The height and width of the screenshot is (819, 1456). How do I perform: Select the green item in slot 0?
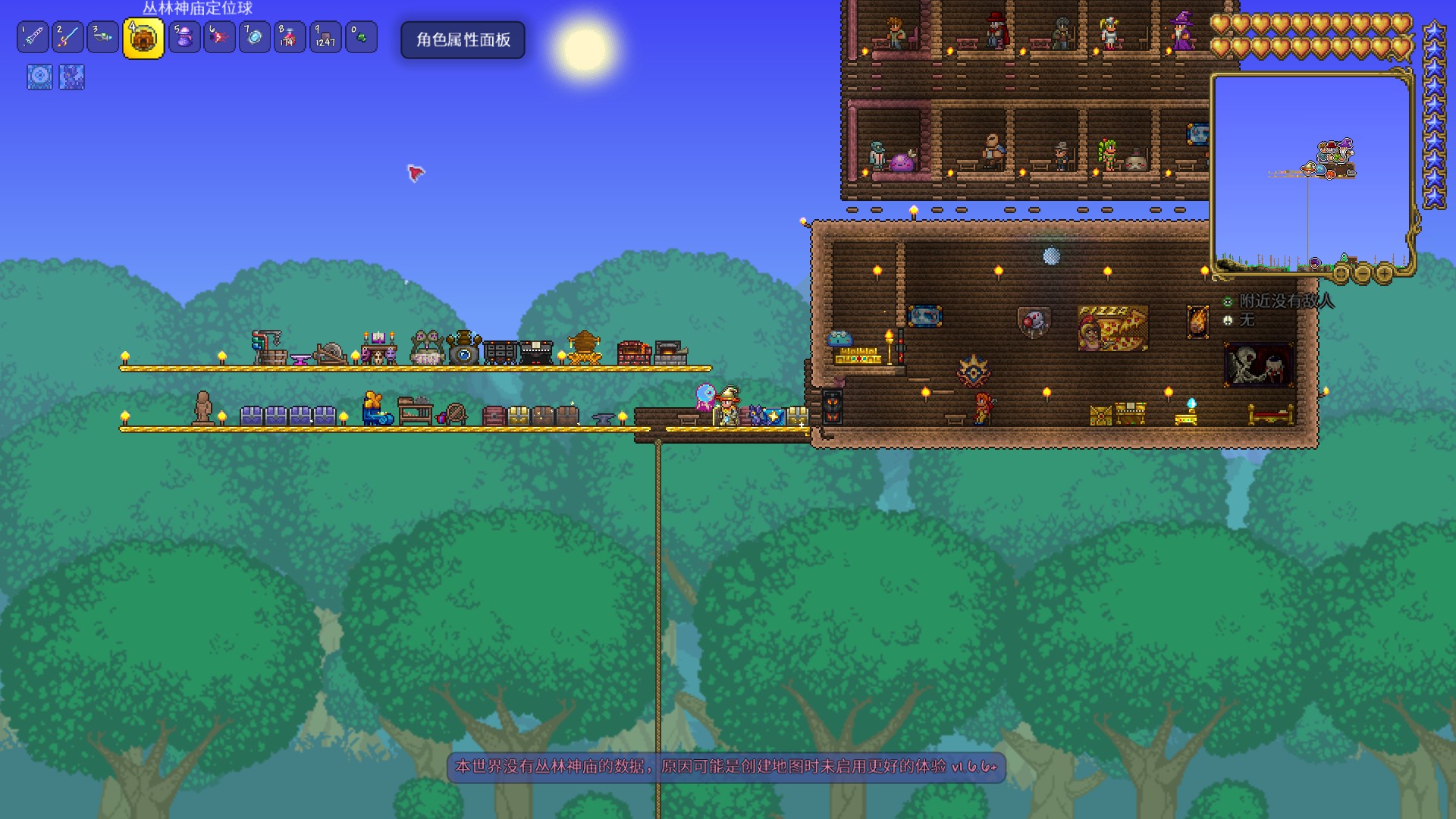[361, 37]
